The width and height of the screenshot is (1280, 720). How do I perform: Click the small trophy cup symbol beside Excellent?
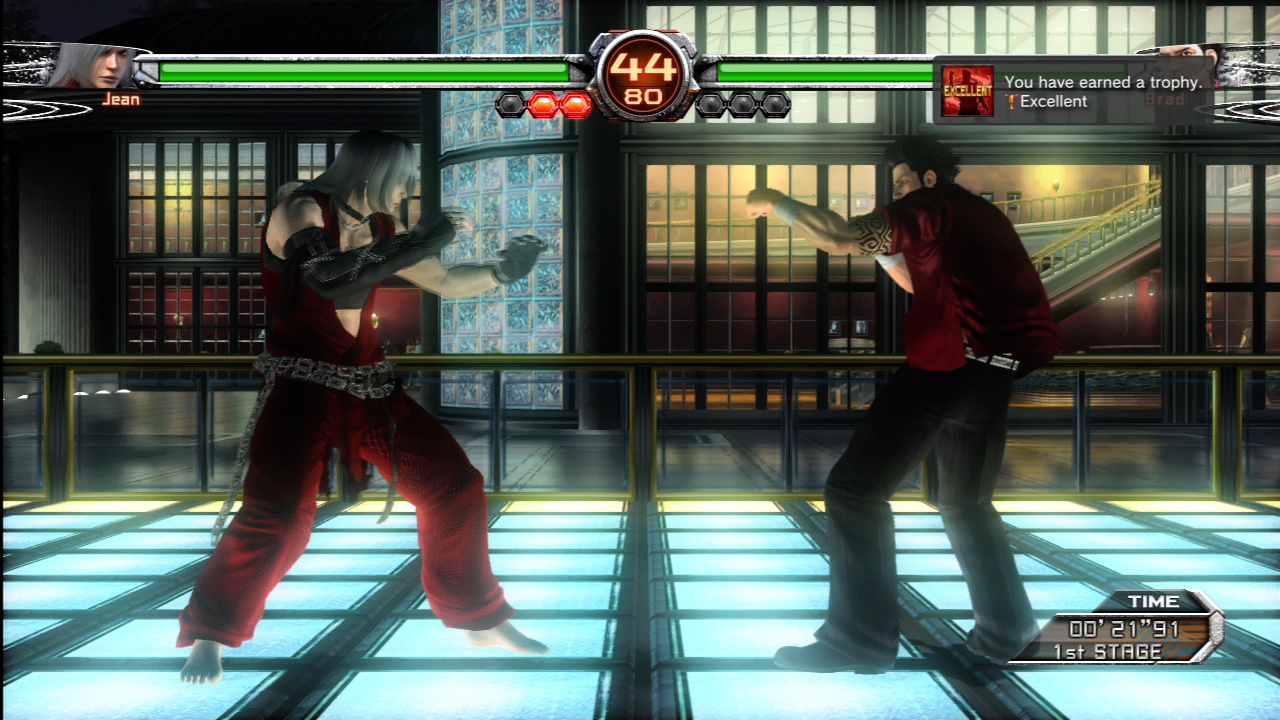pos(1012,101)
